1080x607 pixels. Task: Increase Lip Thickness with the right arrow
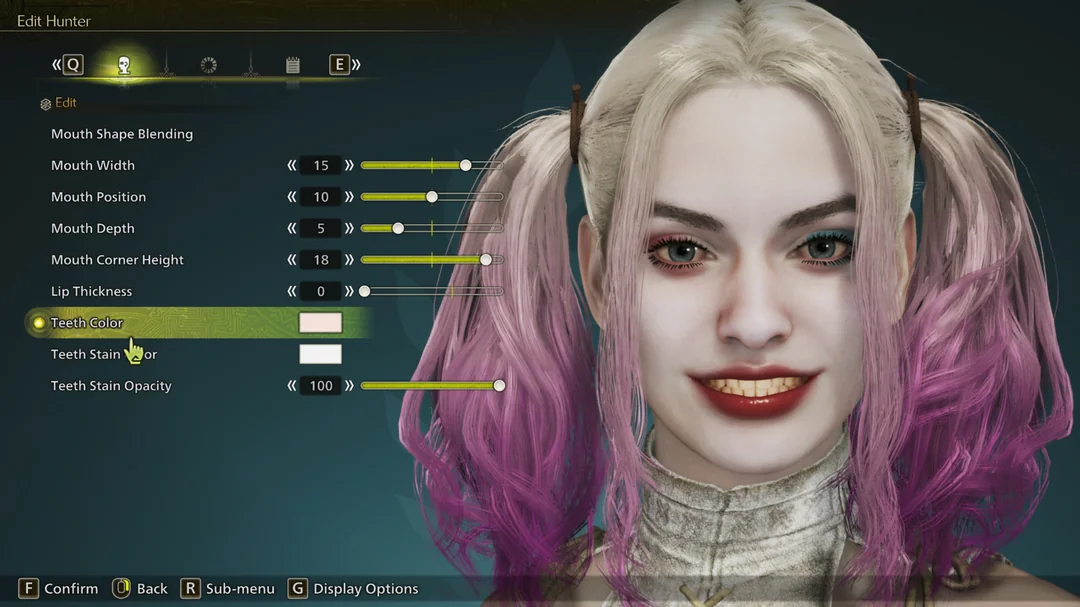(349, 291)
